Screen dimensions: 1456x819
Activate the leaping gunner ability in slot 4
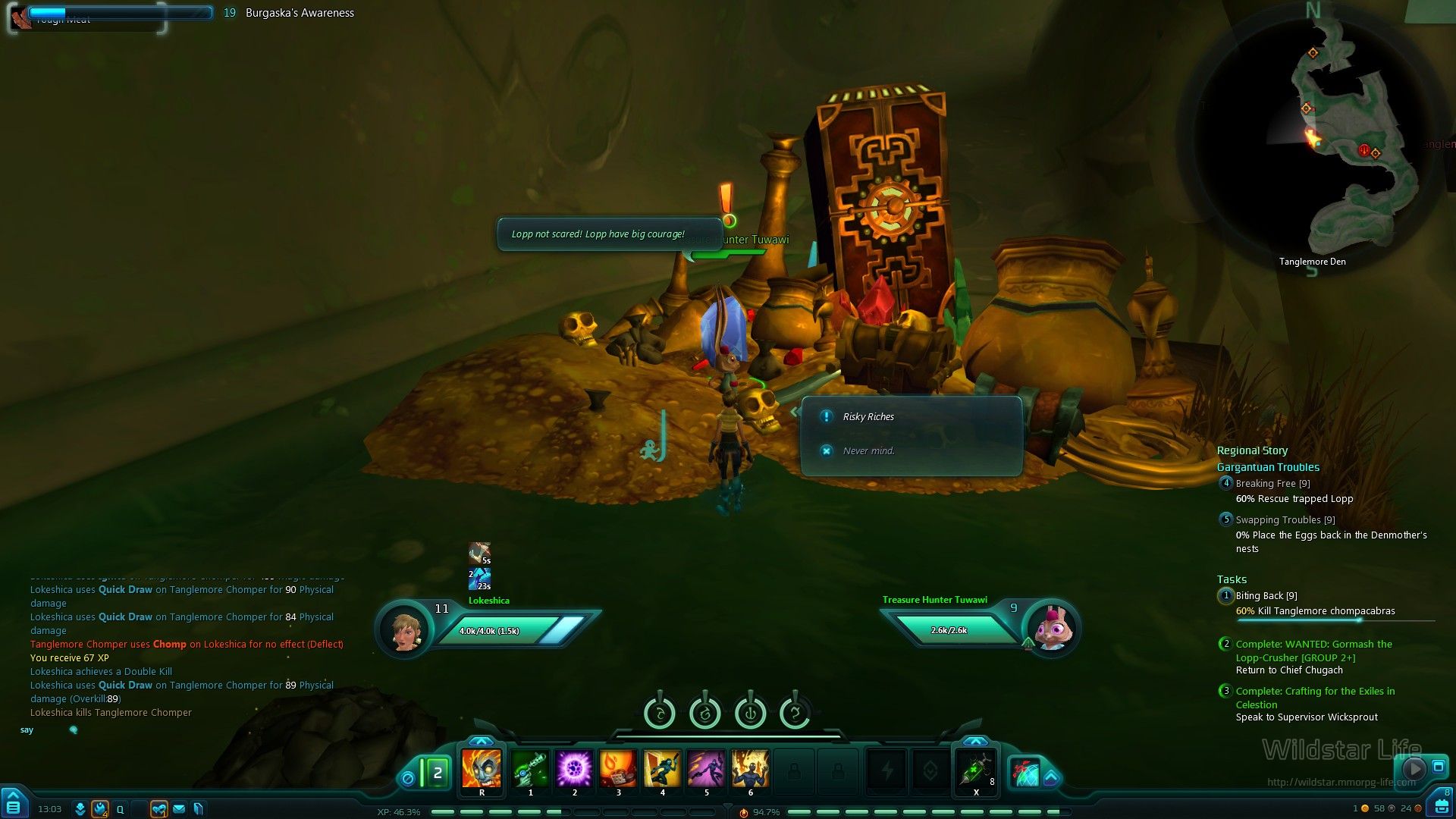pyautogui.click(x=662, y=769)
